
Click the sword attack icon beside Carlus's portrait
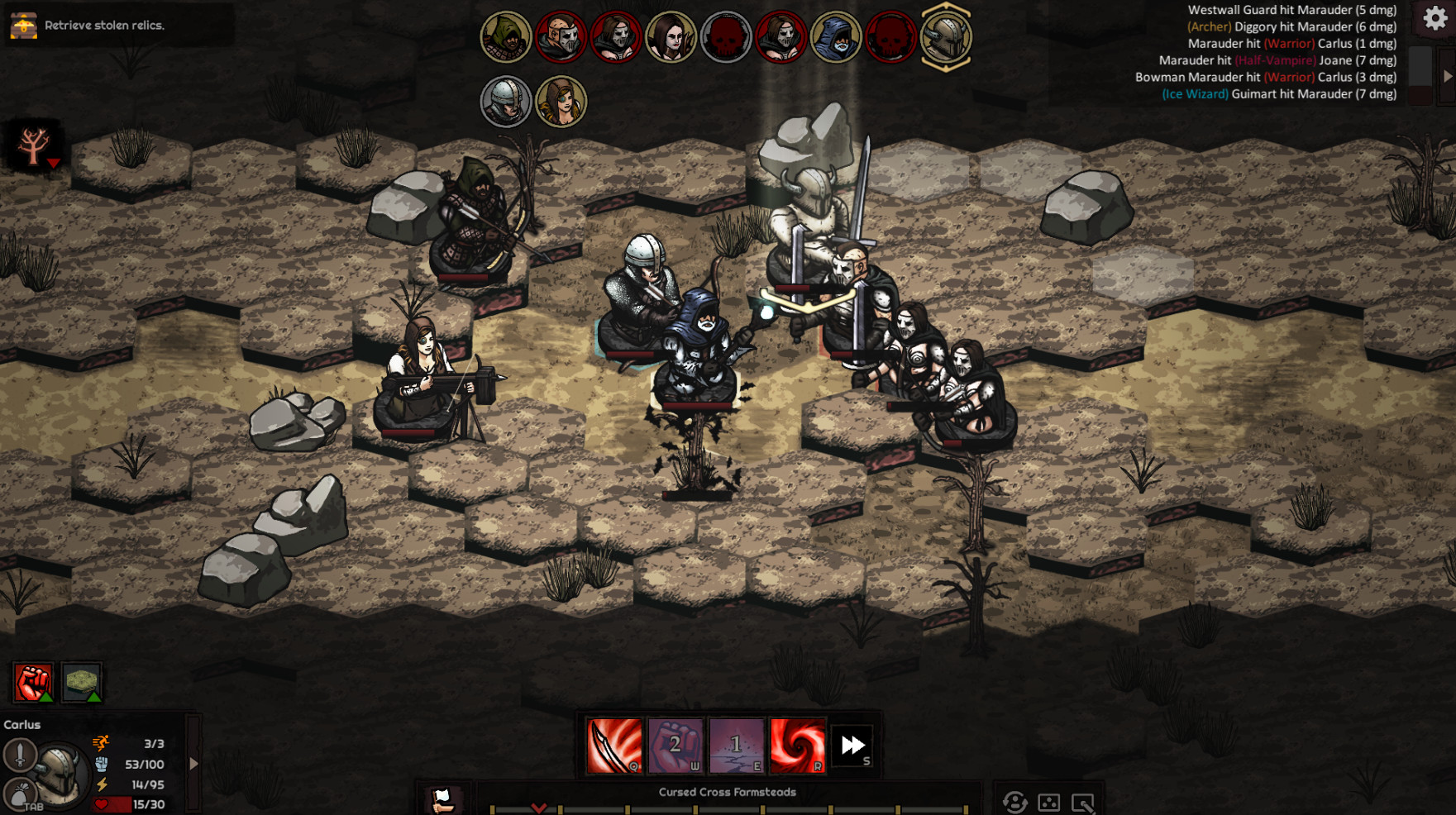pos(19,758)
